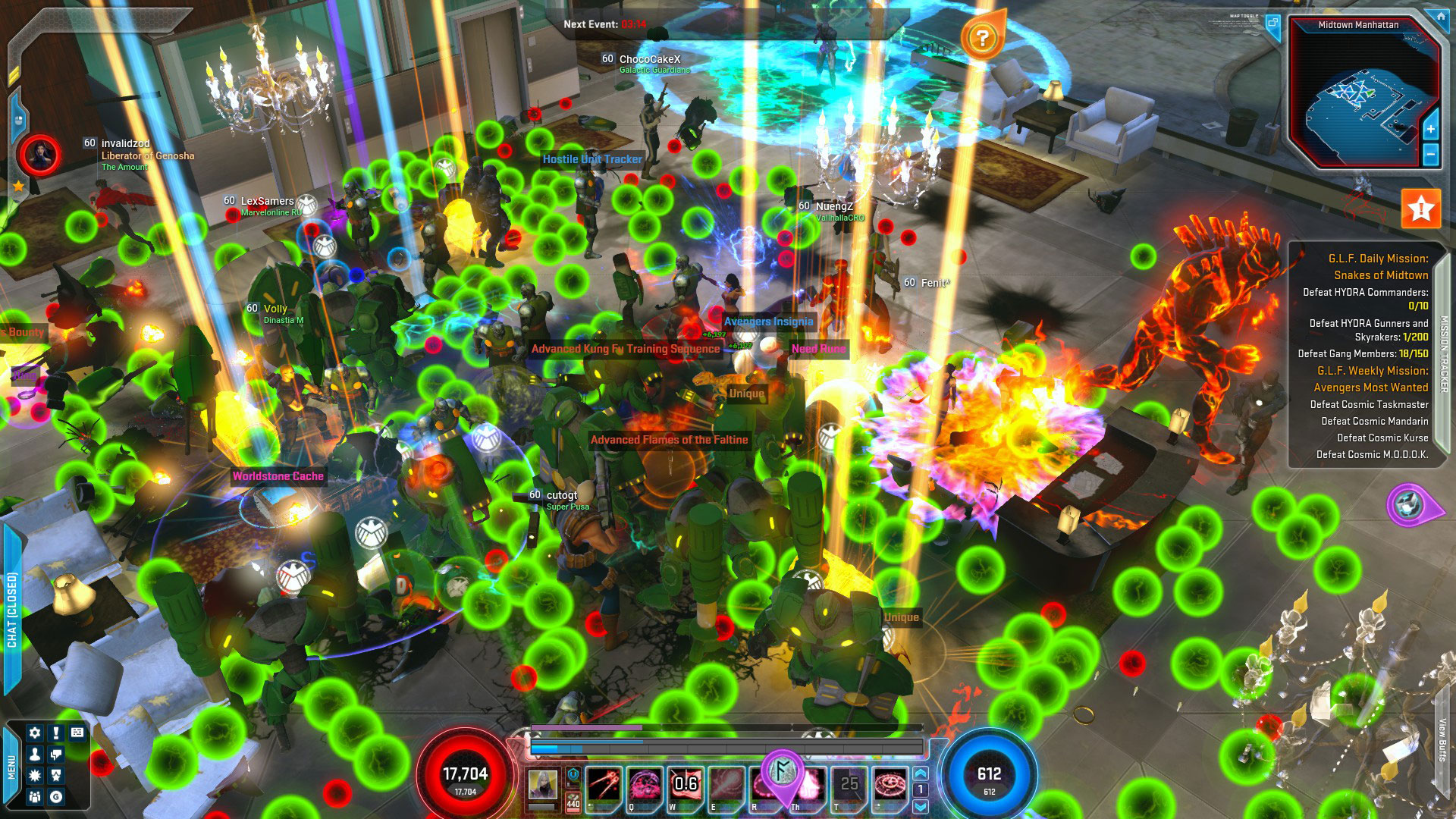Open the gear settings icon
The width and height of the screenshot is (1456, 819).
tap(34, 733)
